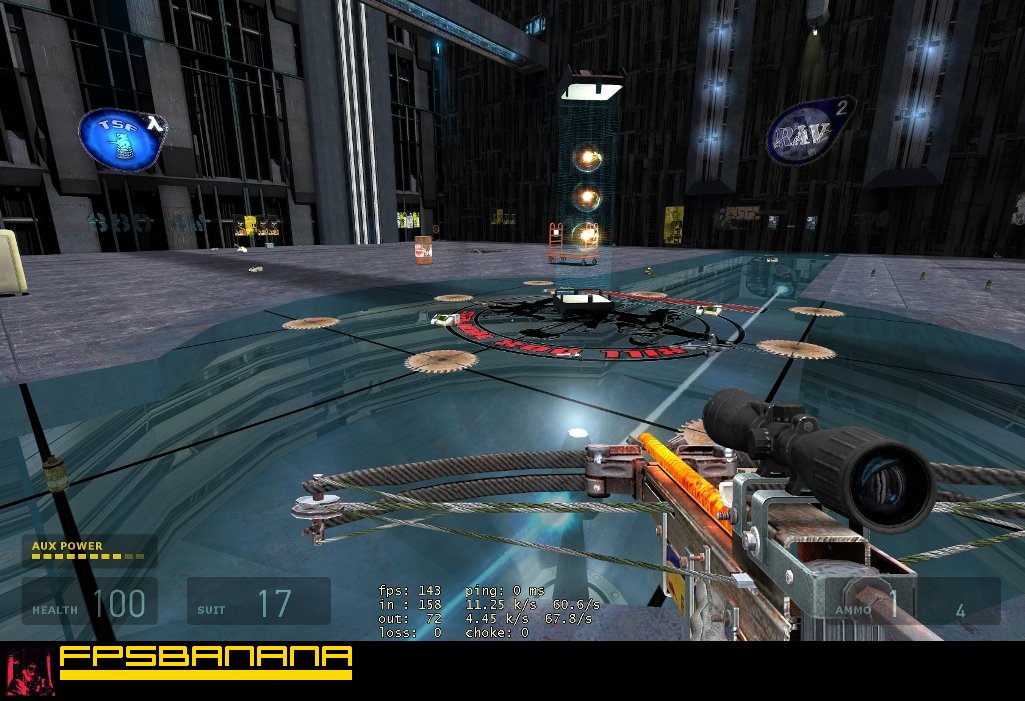Open the red avatar thumbnail beside FPSBANANA
The height and width of the screenshot is (701, 1025).
[x=26, y=669]
